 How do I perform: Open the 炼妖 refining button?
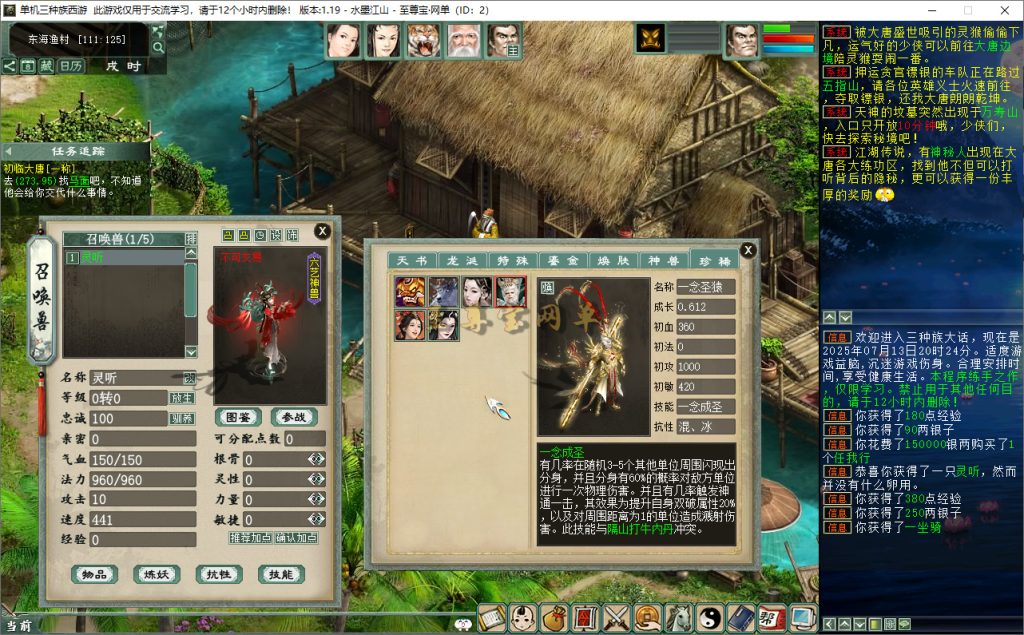(x=156, y=574)
